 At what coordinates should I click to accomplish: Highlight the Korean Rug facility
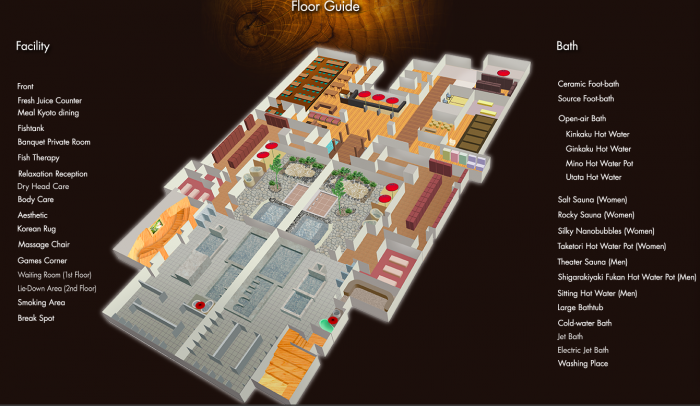37,230
